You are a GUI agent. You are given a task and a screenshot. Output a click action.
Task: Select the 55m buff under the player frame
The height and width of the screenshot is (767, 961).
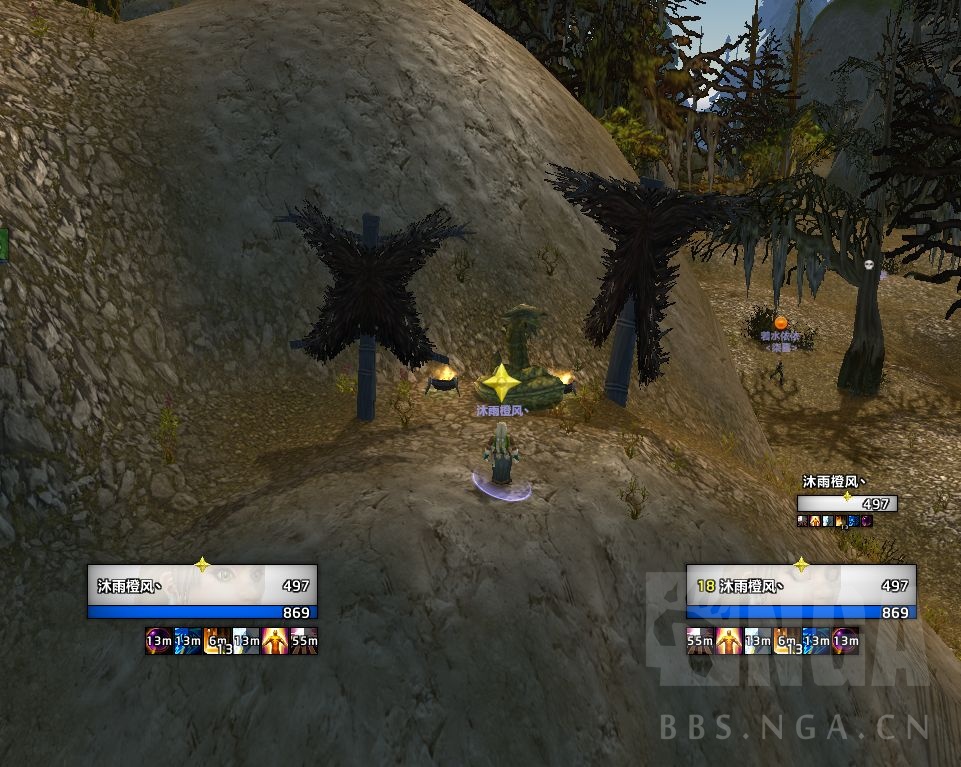(x=304, y=641)
